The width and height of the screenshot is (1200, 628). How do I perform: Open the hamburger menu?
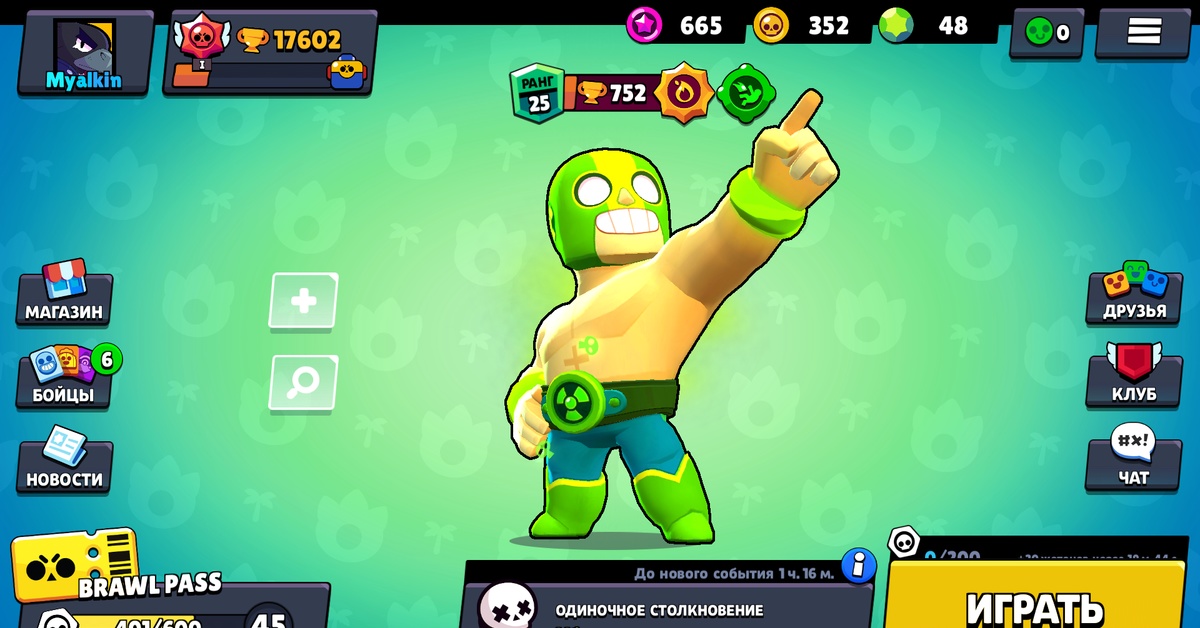point(1143,32)
